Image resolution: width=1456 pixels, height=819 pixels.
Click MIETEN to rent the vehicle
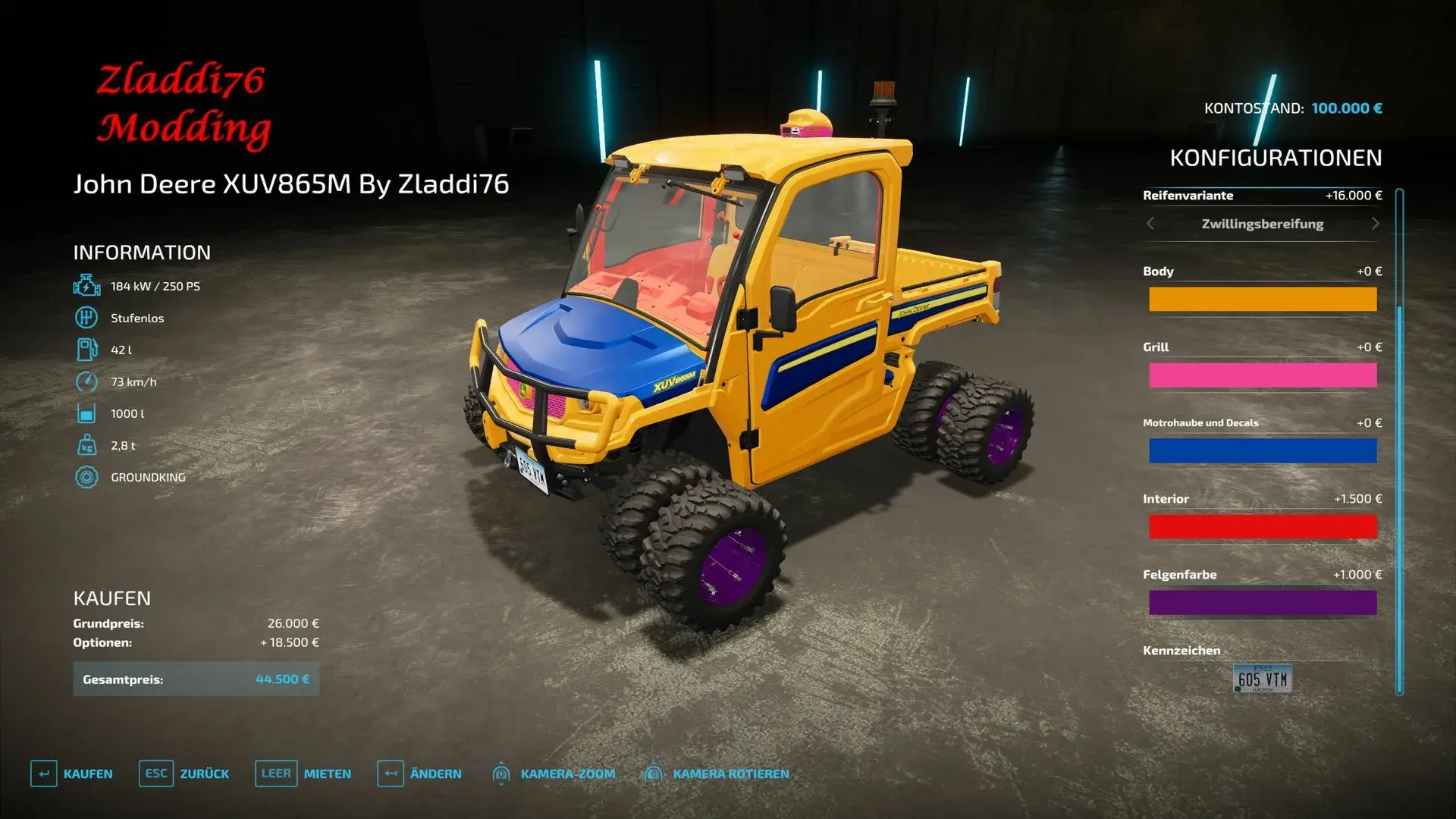(326, 773)
